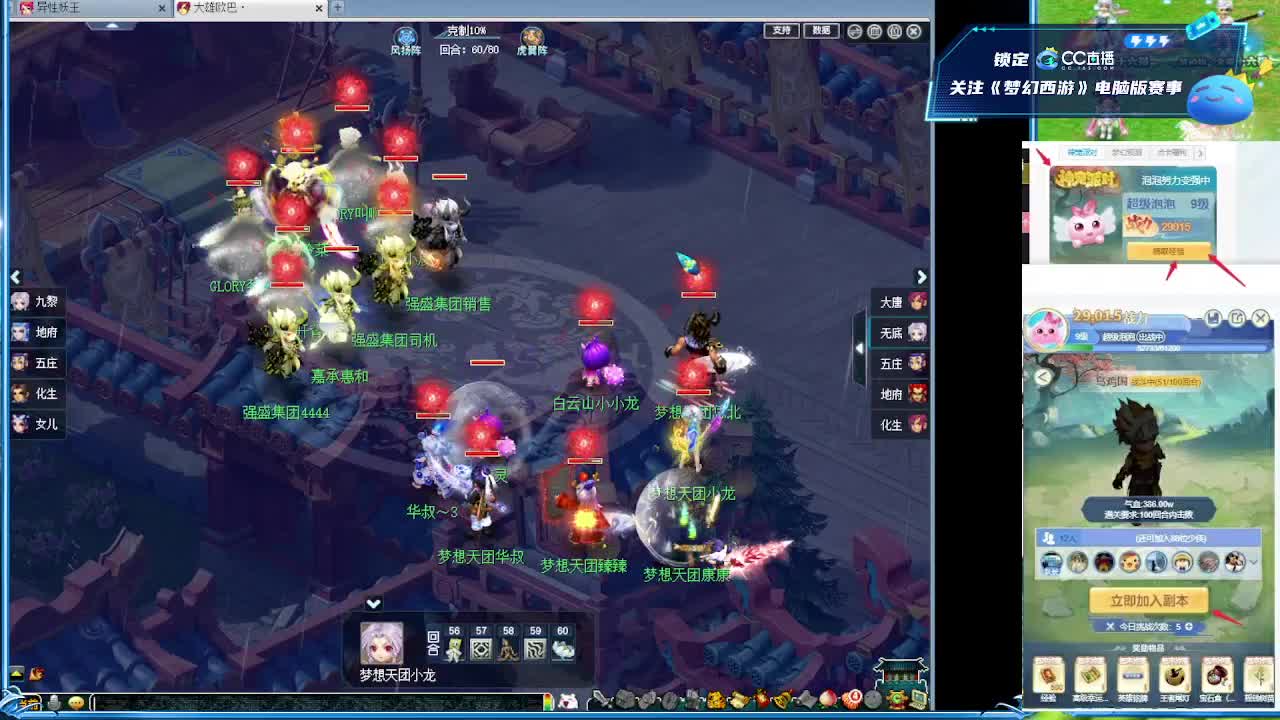
Task: Collapse the skill bar via down arrow
Action: point(374,603)
